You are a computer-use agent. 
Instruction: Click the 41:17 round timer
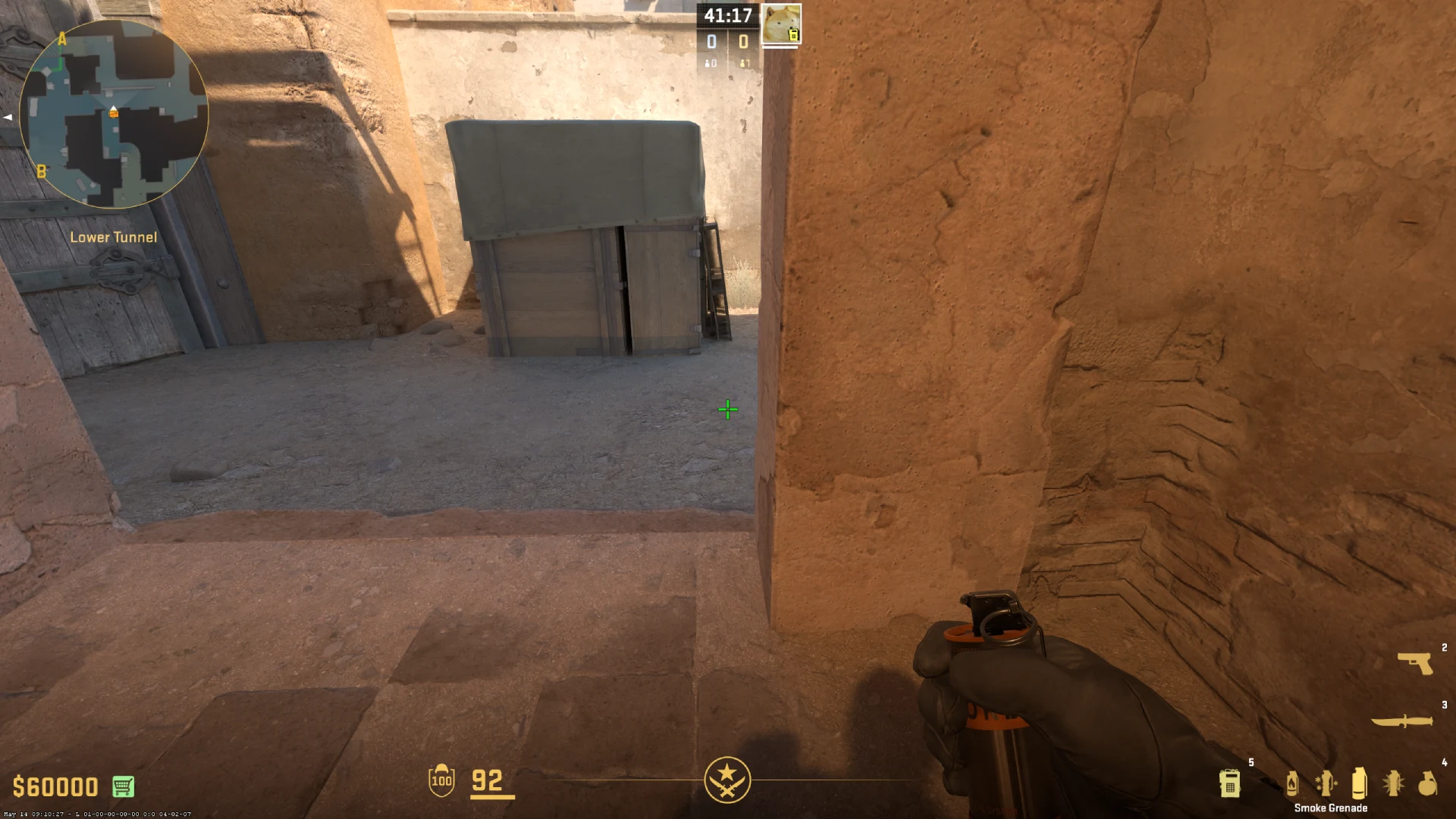coord(726,15)
